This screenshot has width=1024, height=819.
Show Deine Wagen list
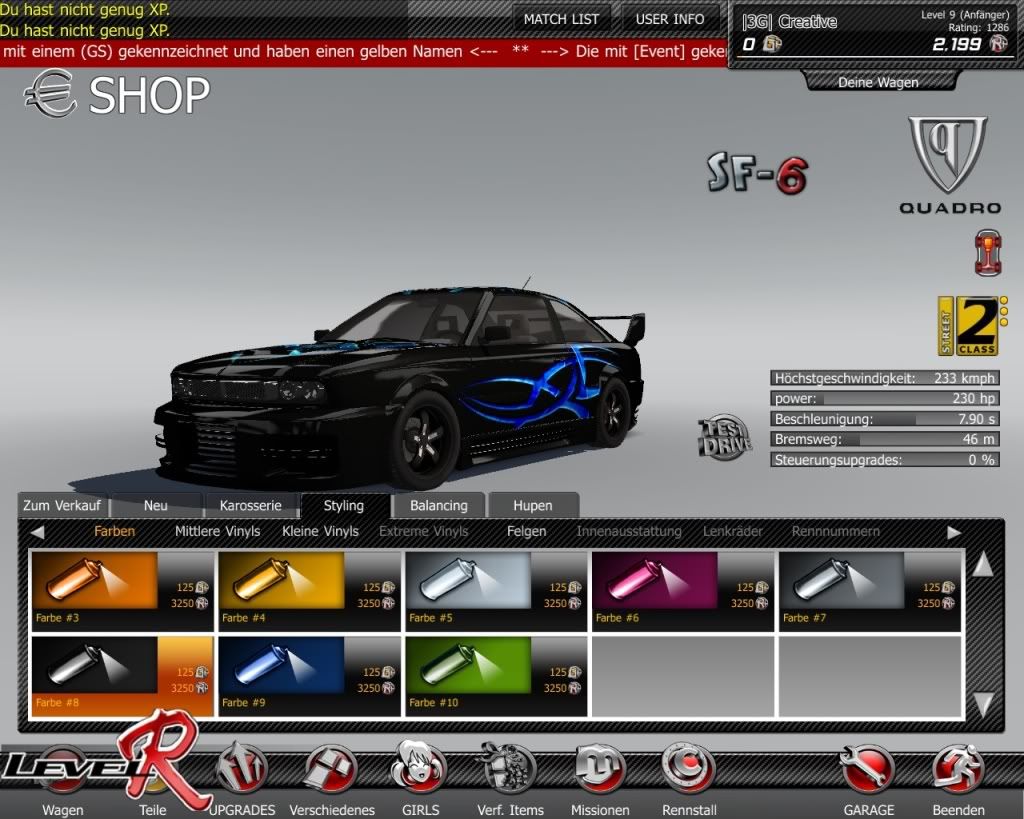[x=877, y=82]
